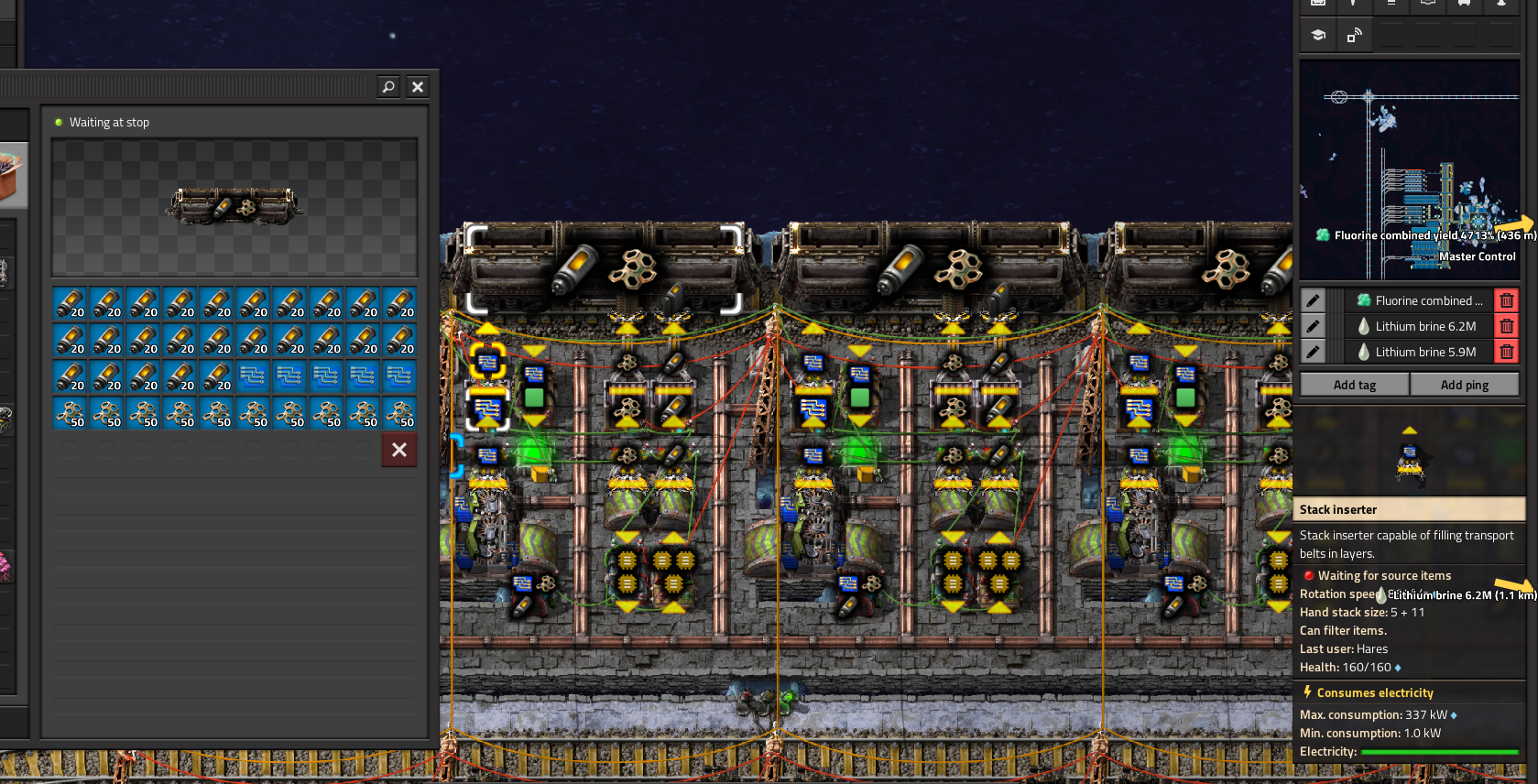Screen dimensions: 1538x784
Task: Close the cargo wagon window
Action: click(x=418, y=87)
